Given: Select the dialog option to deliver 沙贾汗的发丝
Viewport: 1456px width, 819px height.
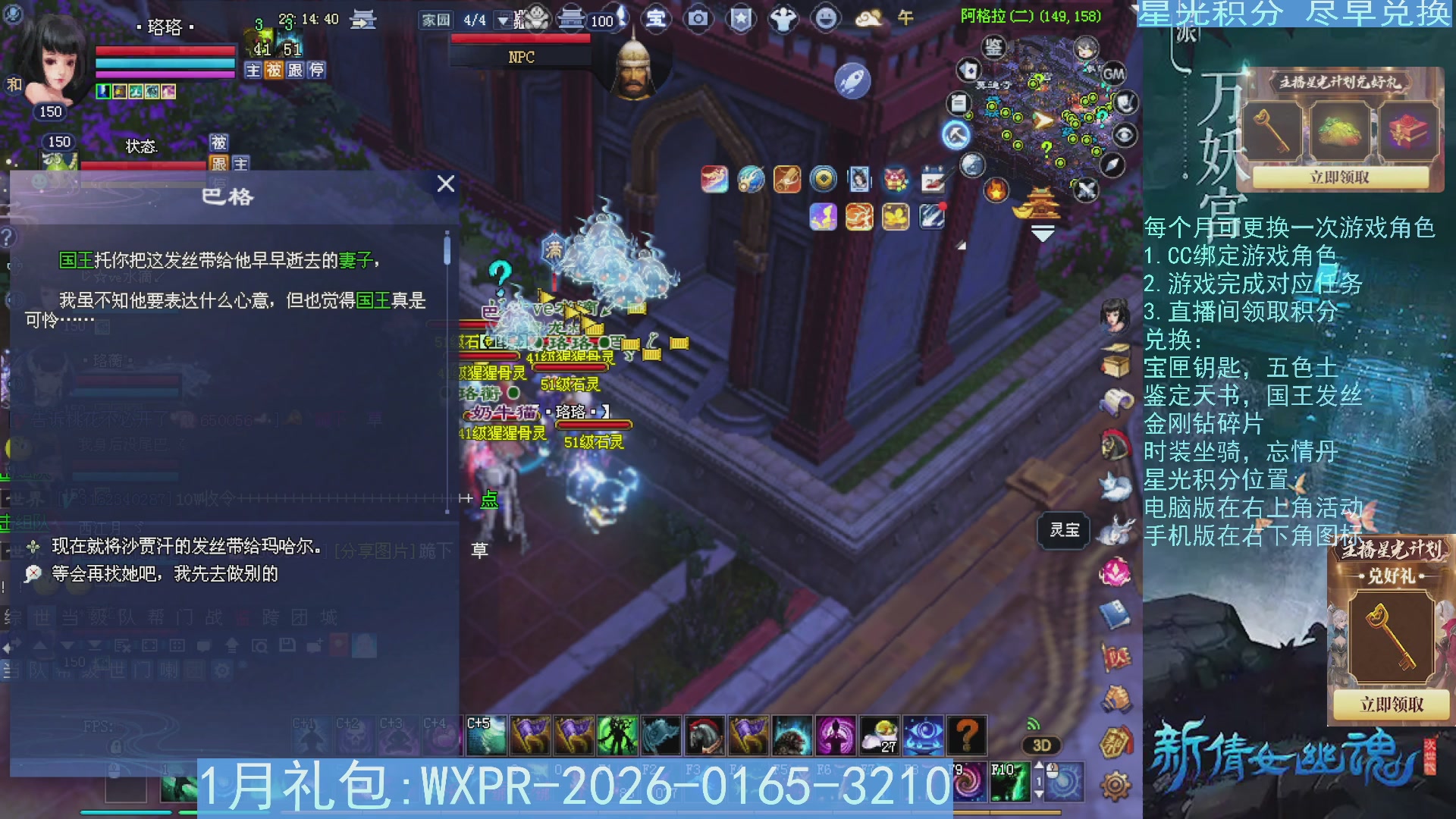Looking at the screenshot, I should (182, 544).
